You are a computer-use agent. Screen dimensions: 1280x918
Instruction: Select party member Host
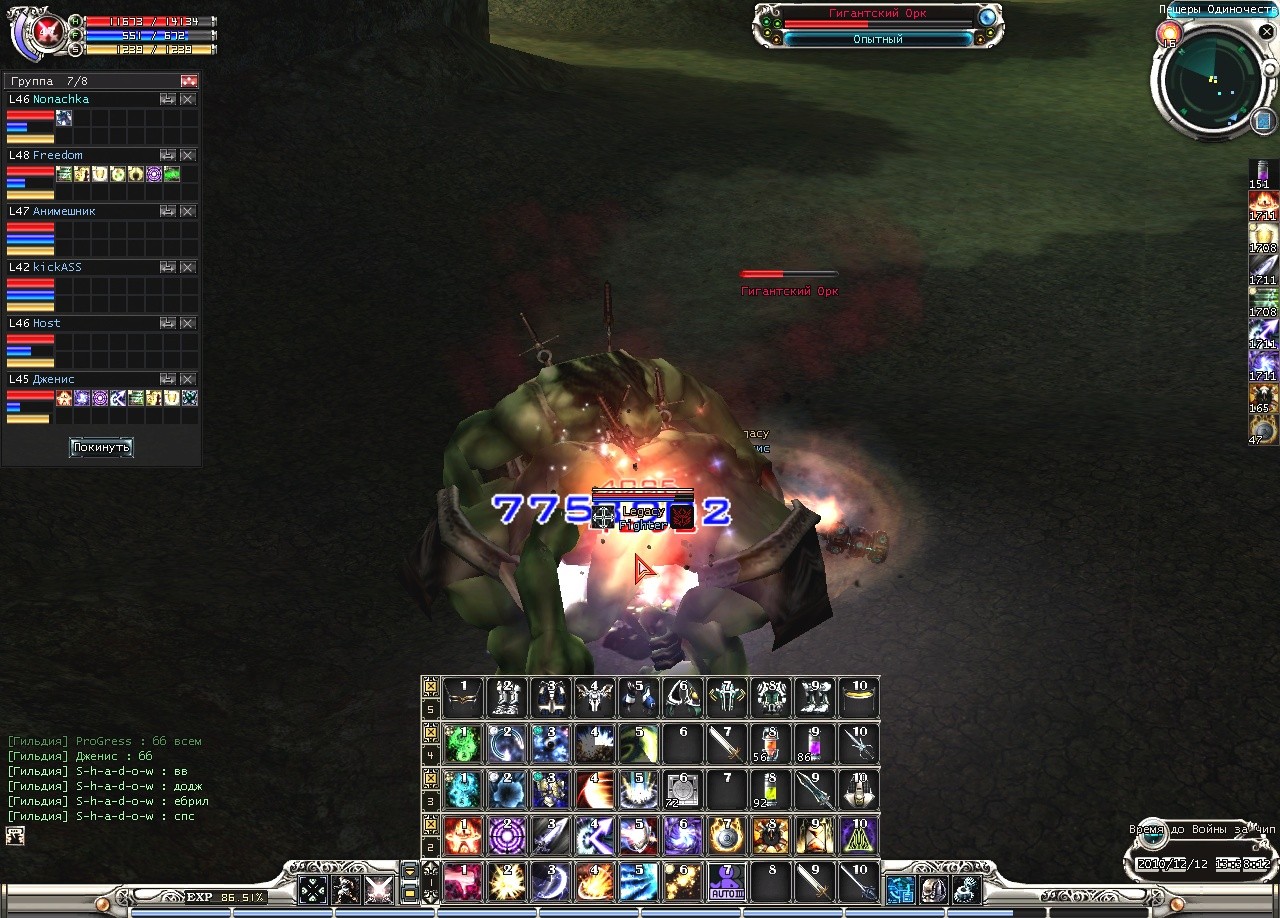click(47, 324)
